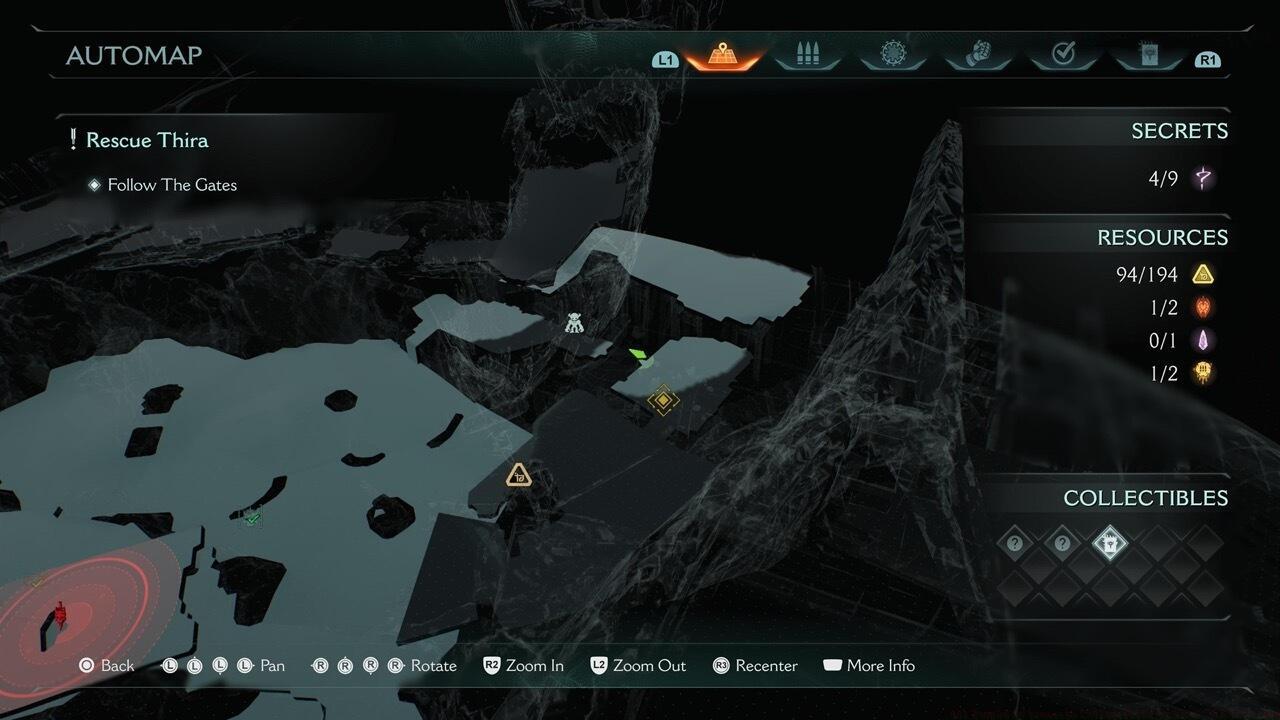Select the unlocked toy collectible slot
This screenshot has height=720, width=1280.
tap(1109, 545)
